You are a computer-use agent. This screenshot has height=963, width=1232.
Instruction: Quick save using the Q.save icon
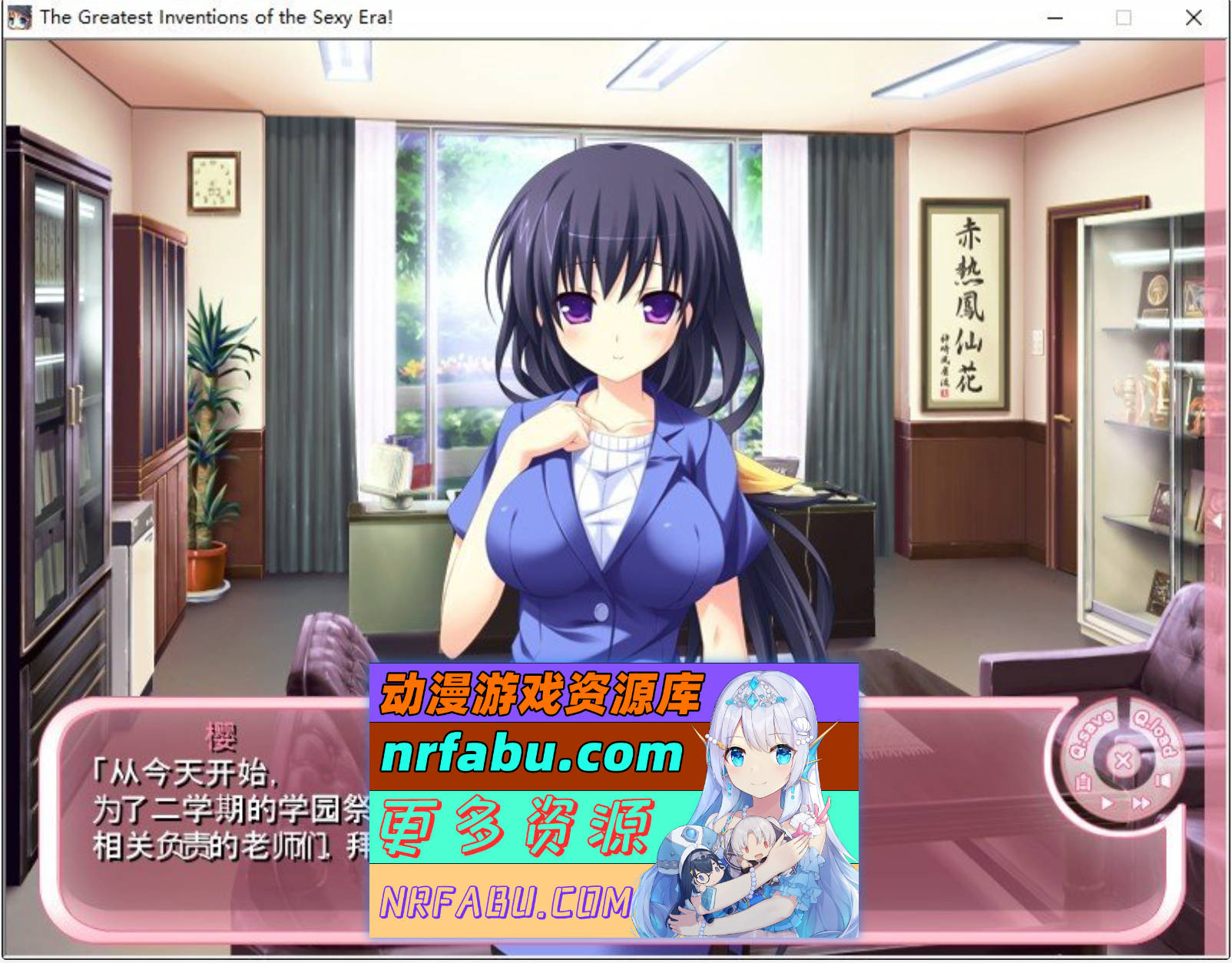(x=1091, y=732)
